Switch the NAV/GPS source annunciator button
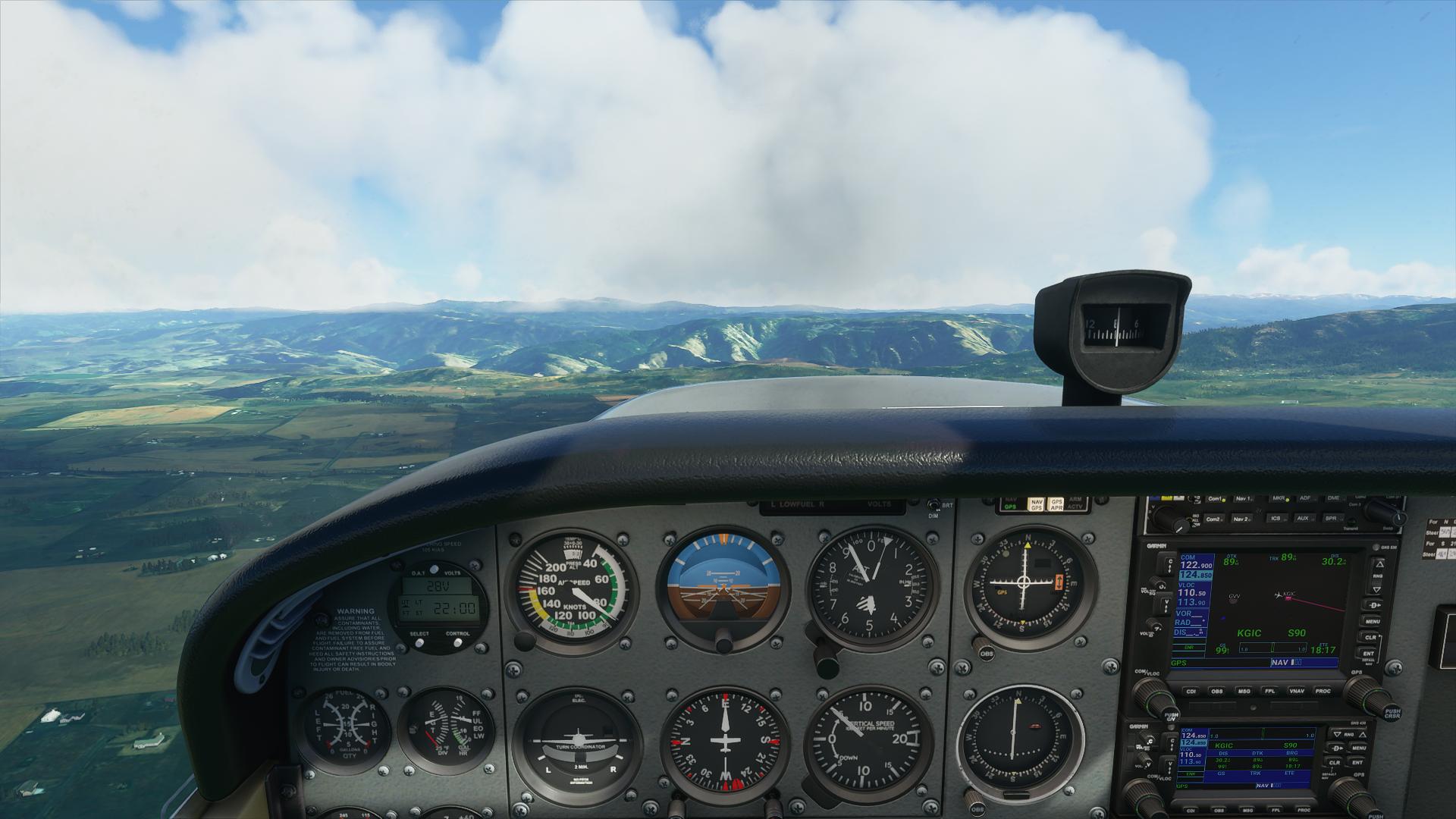This screenshot has height=819, width=1456. coord(1036,504)
